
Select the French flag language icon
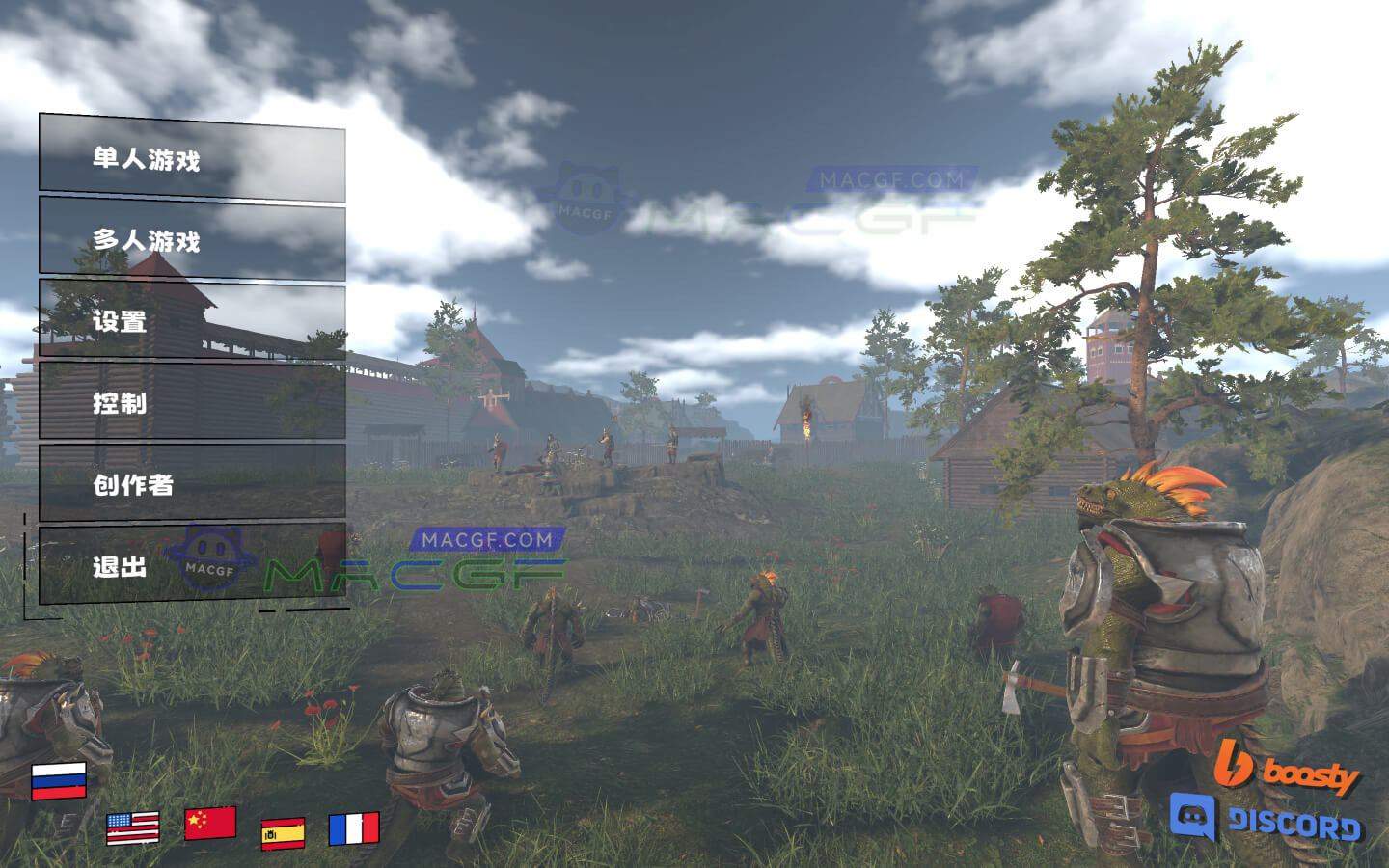(x=356, y=827)
